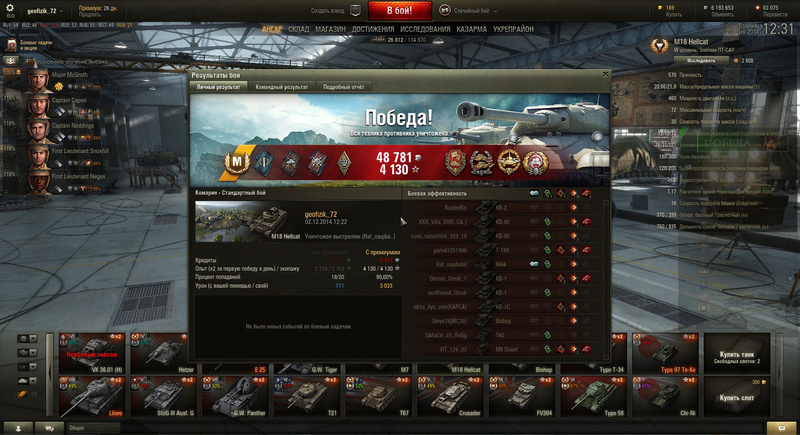Viewport: 800px width, 435px height.
Task: Open the "УКРЕПРАЙОН" stronghold section
Action: [516, 29]
